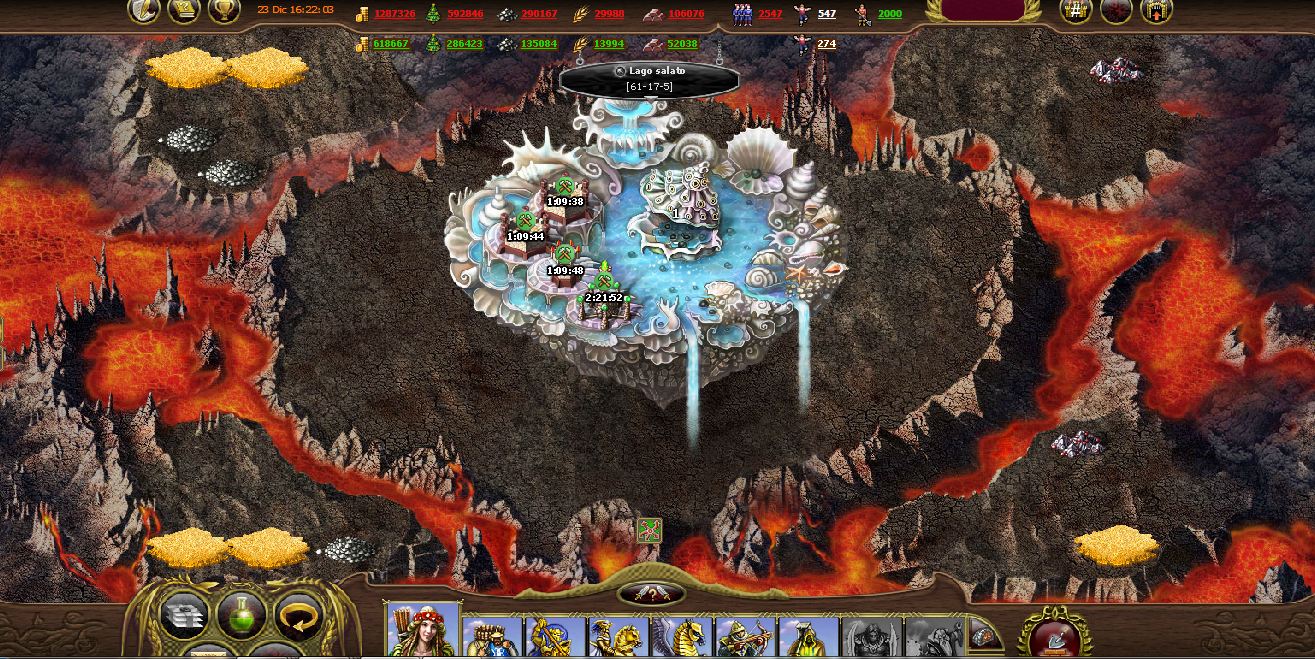Click the castle gate arrow icon
The image size is (1315, 659).
pyautogui.click(x=1156, y=11)
